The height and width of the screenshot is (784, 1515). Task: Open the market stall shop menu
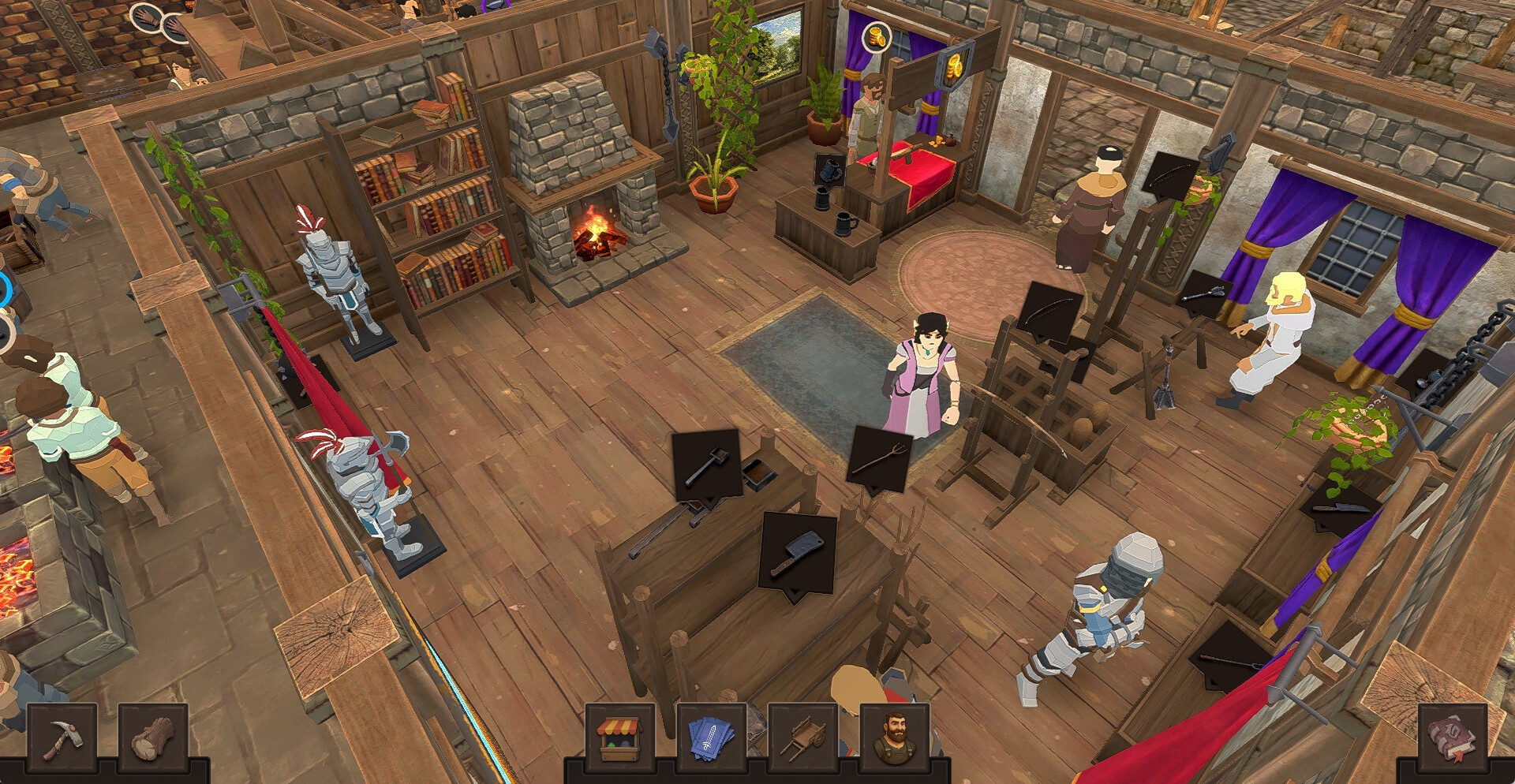pyautogui.click(x=619, y=739)
